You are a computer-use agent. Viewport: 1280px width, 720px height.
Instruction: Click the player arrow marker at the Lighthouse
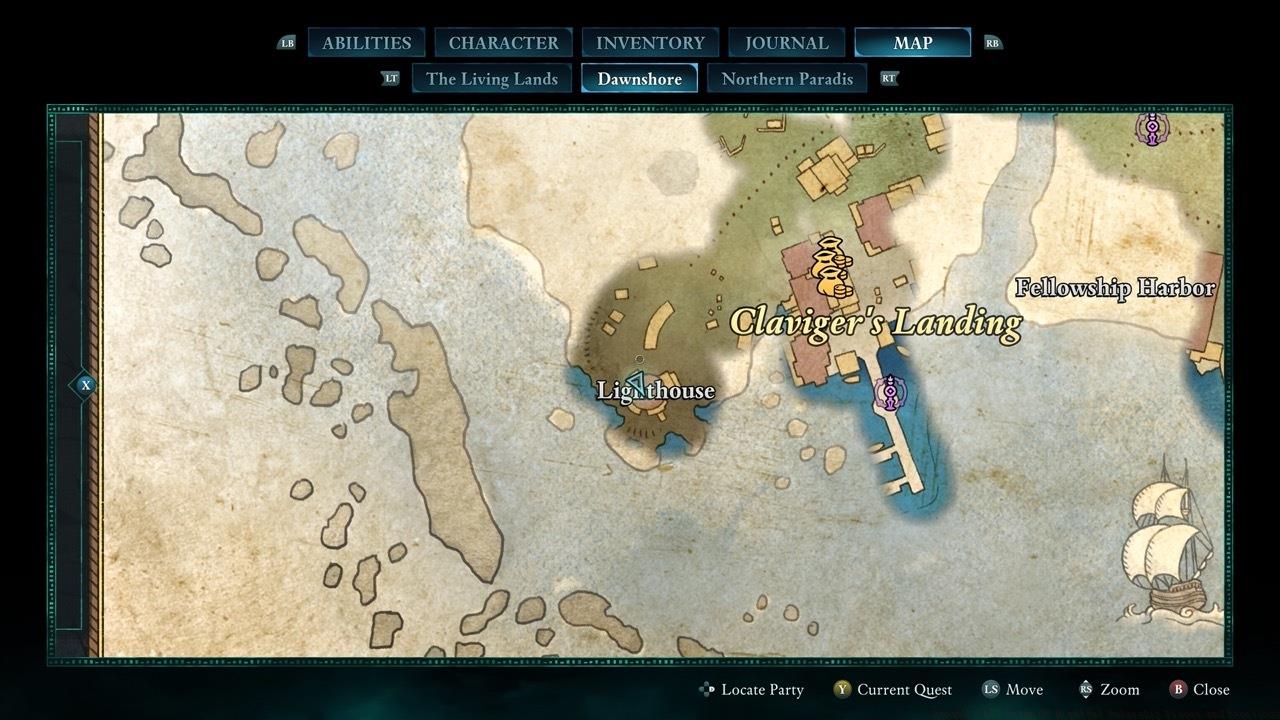[x=636, y=383]
